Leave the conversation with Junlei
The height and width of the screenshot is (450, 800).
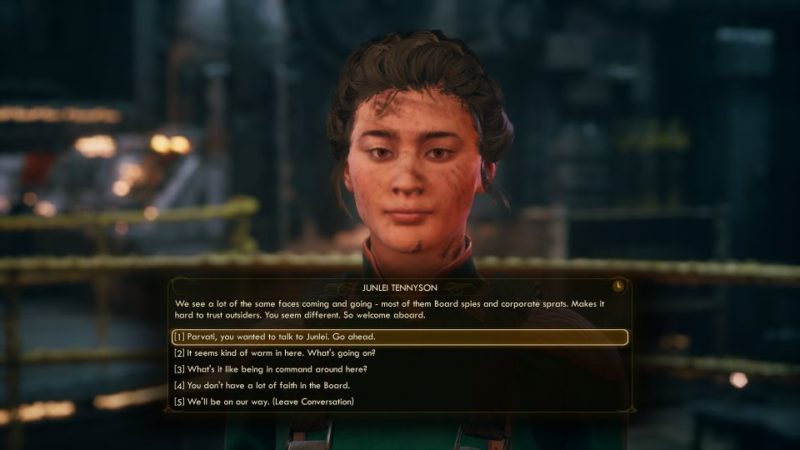pyautogui.click(x=264, y=402)
